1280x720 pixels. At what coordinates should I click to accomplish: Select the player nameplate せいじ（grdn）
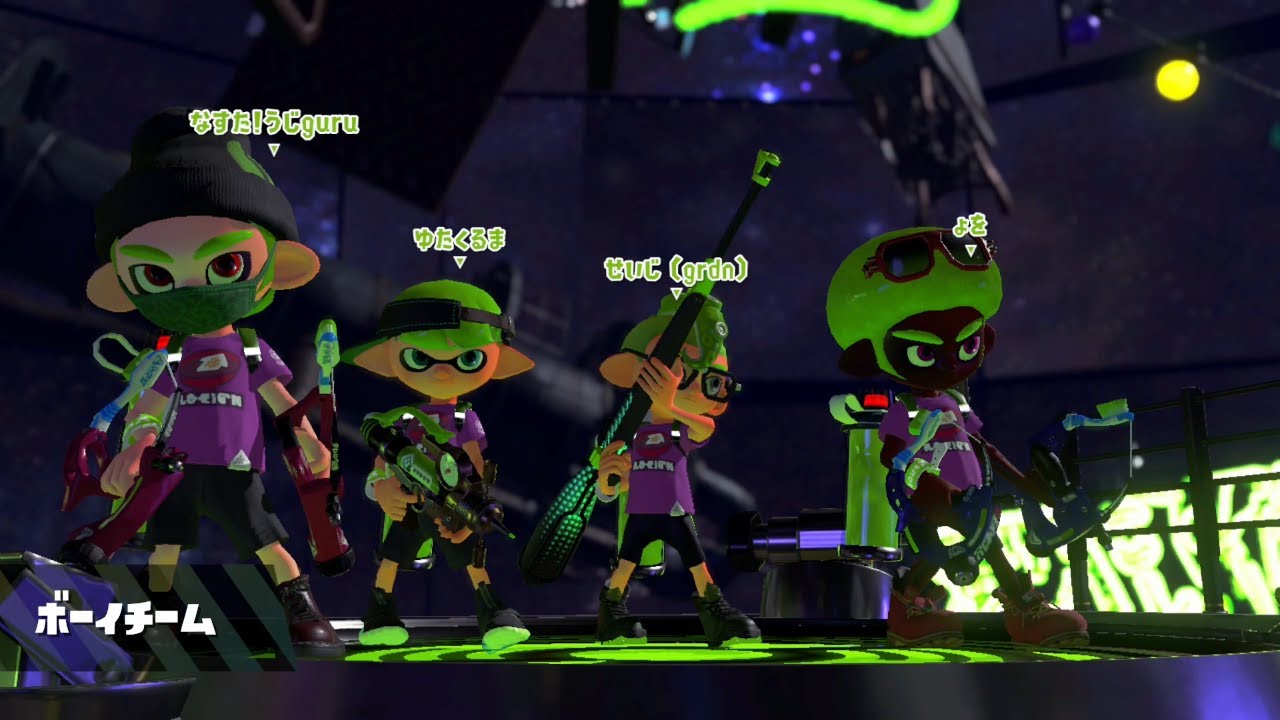click(x=677, y=267)
